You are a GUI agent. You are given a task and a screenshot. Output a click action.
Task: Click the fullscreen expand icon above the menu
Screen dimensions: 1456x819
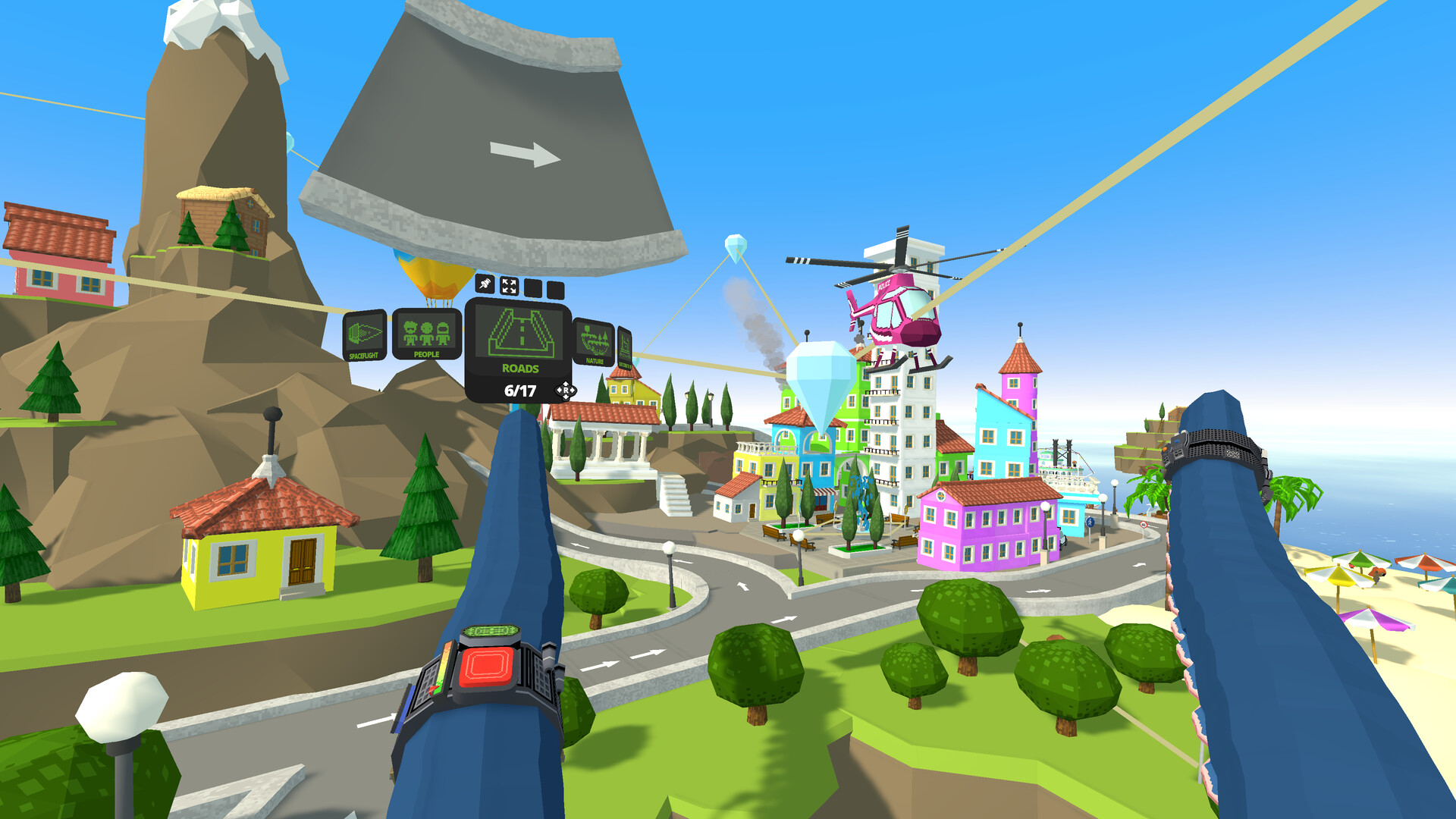509,286
